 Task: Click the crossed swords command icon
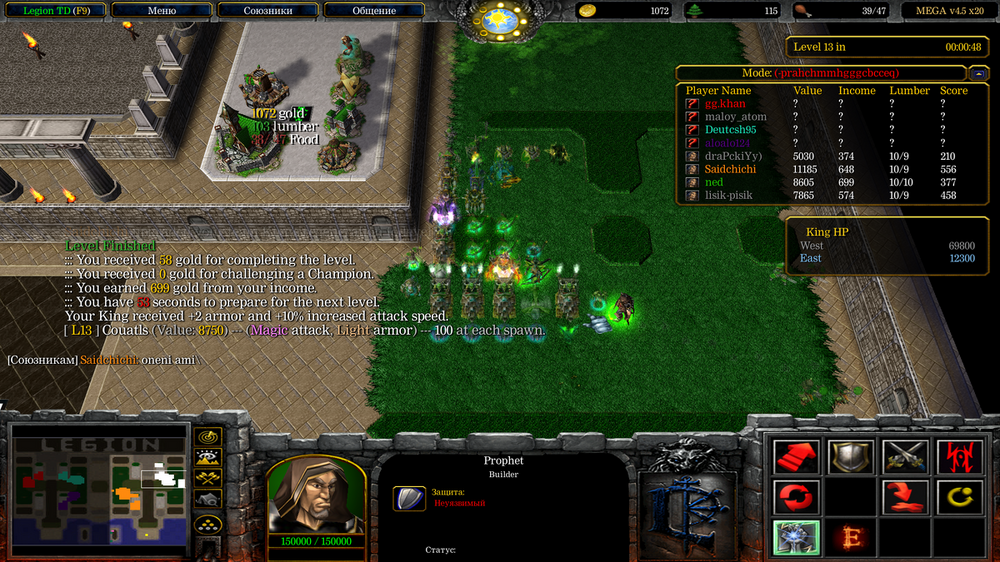(904, 457)
